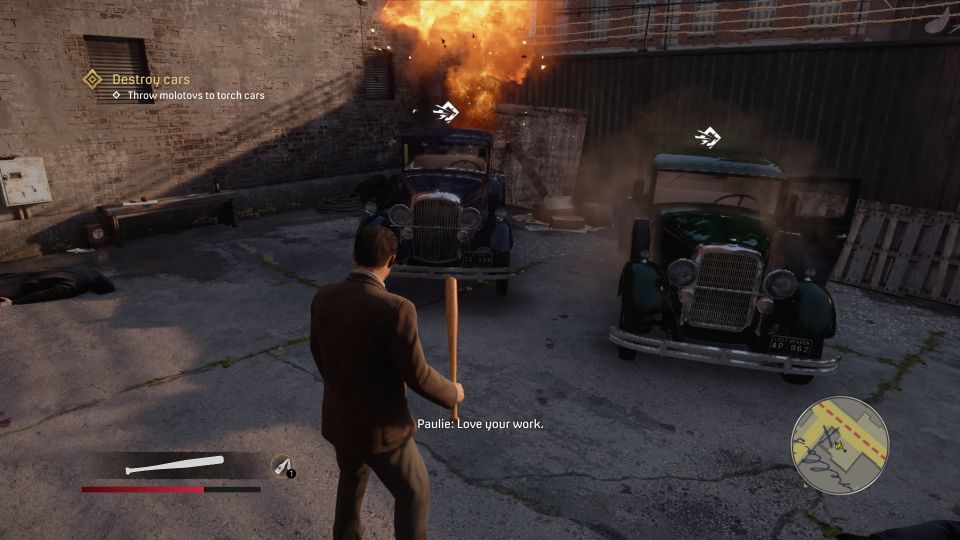Image resolution: width=960 pixels, height=540 pixels.
Task: Select the baseball bat weapon slot
Action: click(x=174, y=465)
